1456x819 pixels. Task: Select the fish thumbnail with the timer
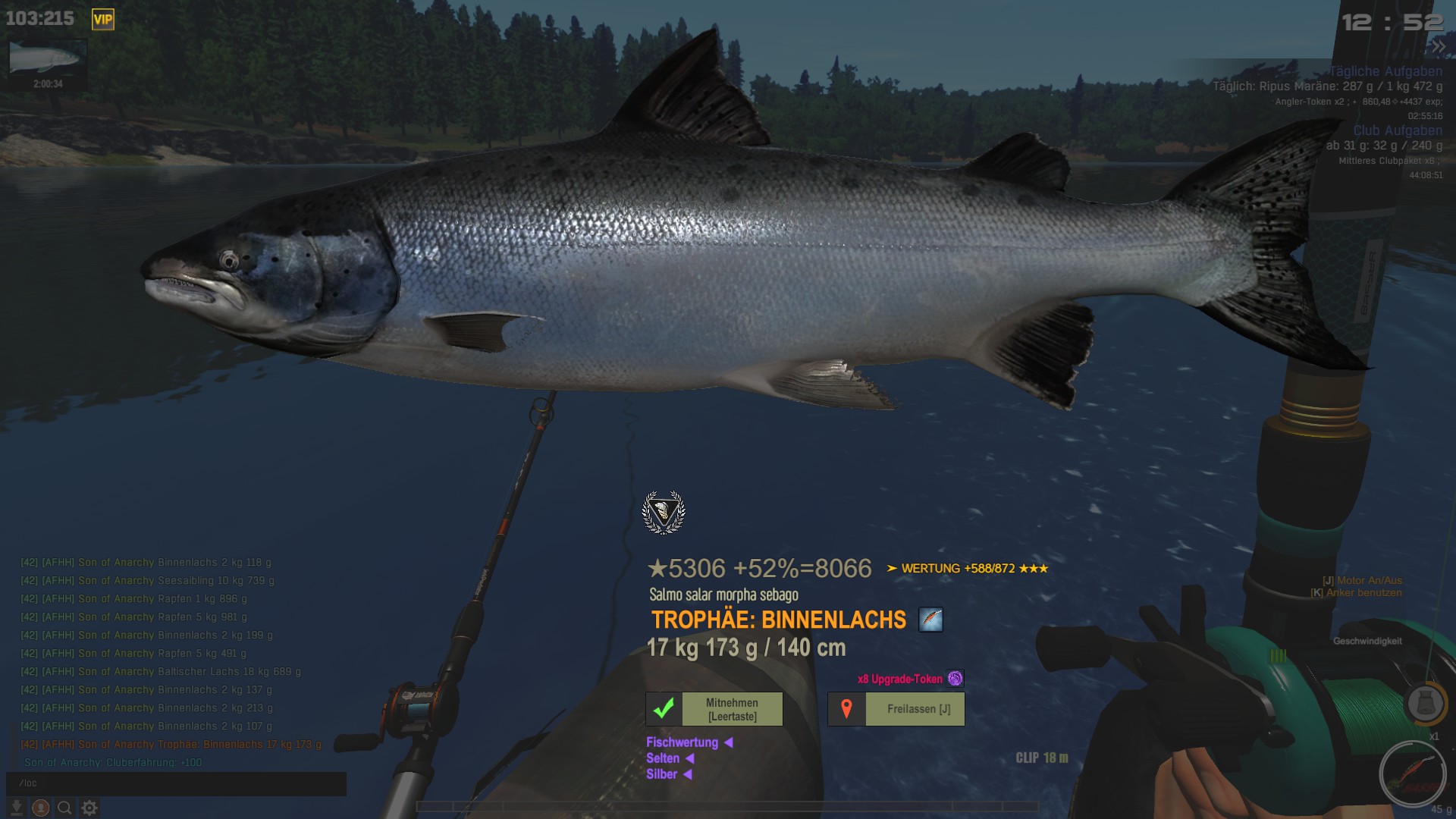pyautogui.click(x=47, y=59)
